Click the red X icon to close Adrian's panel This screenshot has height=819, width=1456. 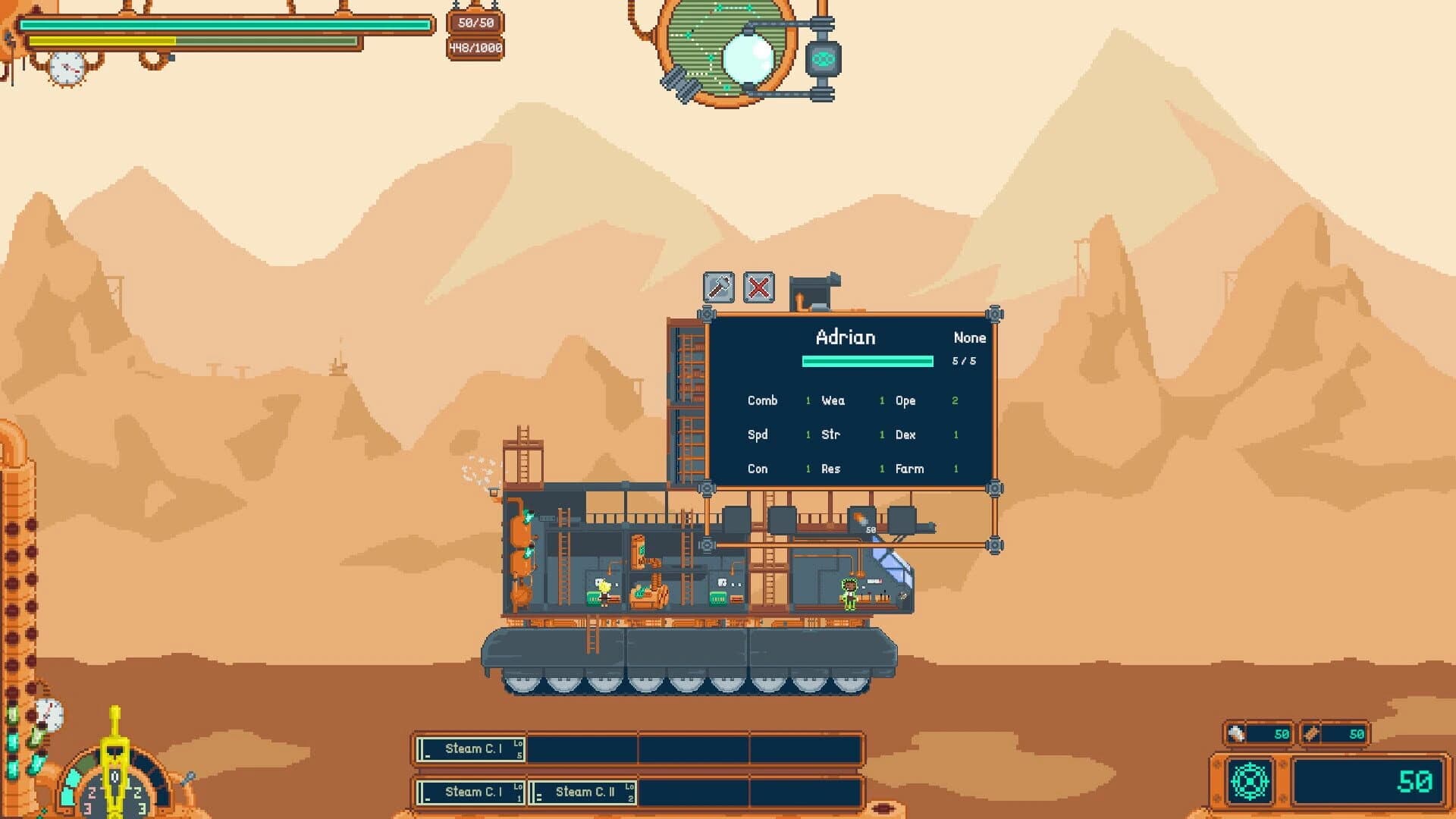[x=758, y=287]
